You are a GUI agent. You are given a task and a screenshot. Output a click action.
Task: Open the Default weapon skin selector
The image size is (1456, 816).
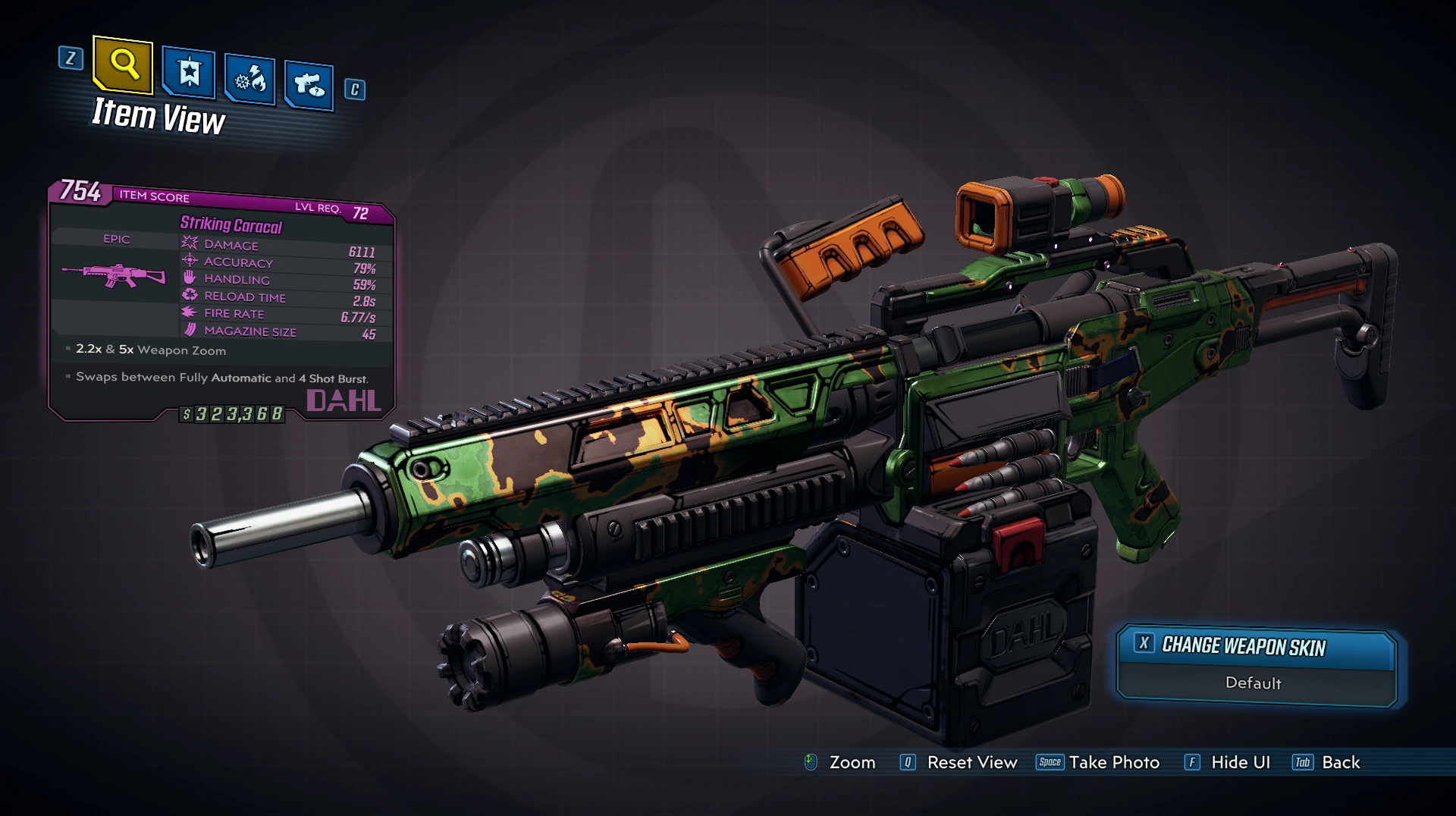(x=1253, y=683)
